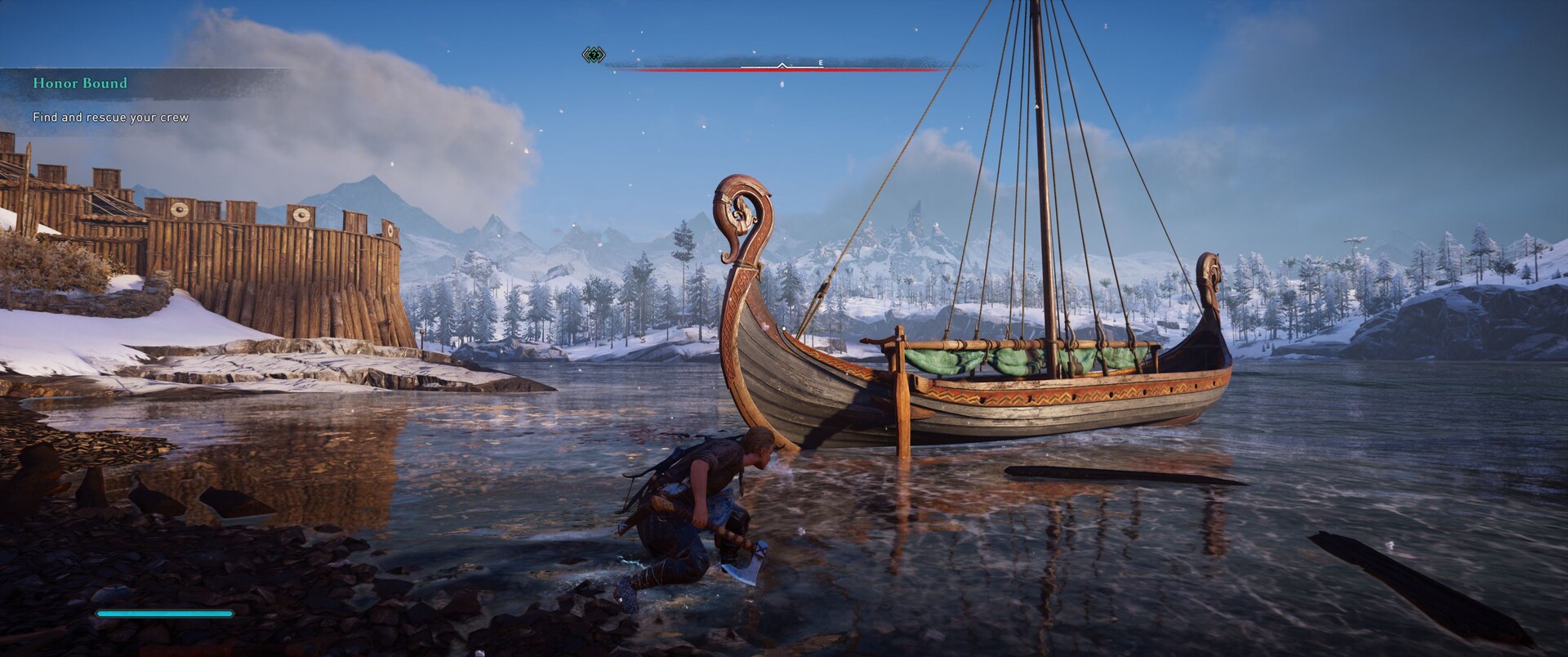Click the question-mark objective marker icon
The width and height of the screenshot is (1568, 657).
pyautogui.click(x=594, y=55)
